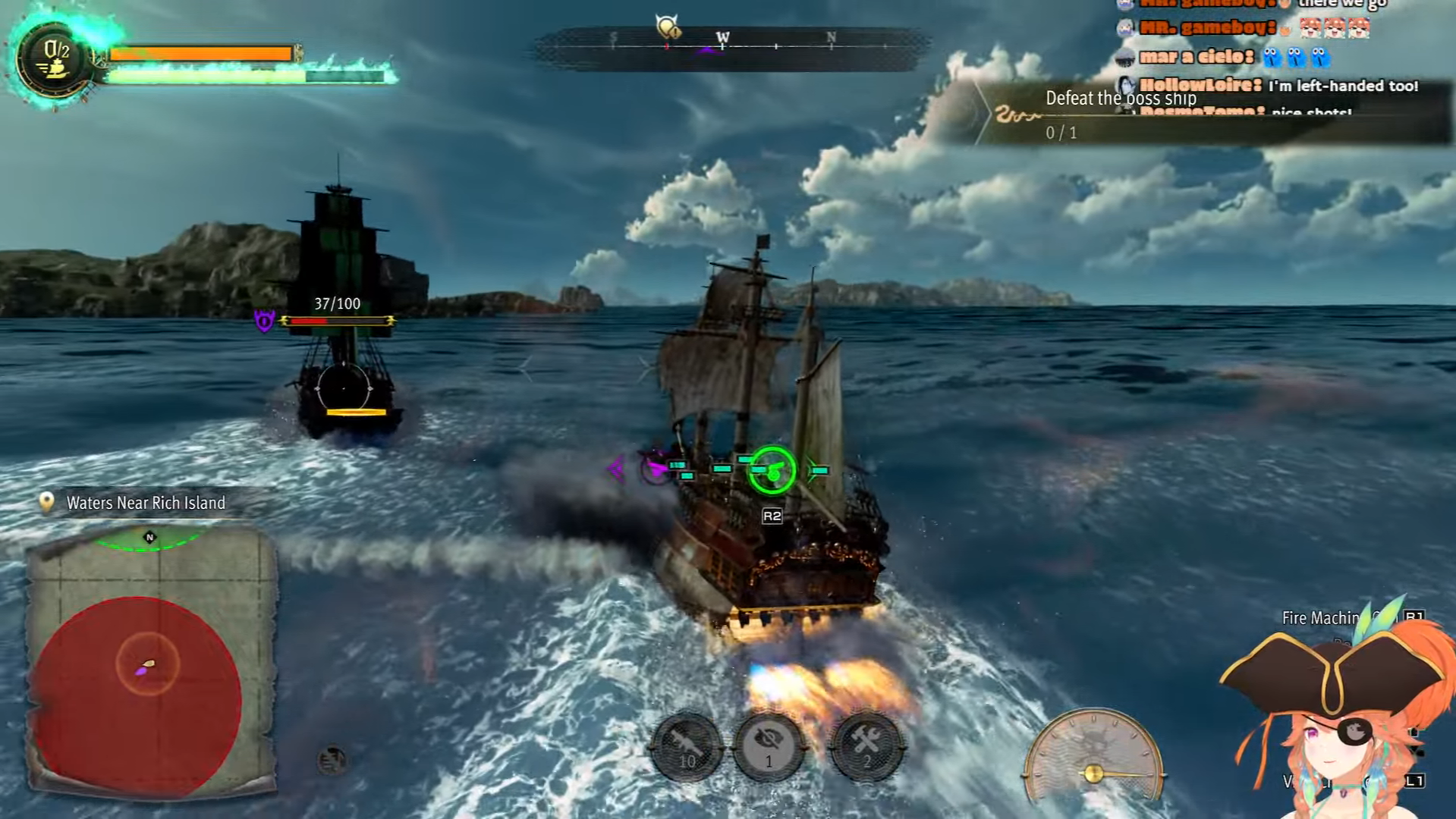The image size is (1456, 819).
Task: Select the pirate VTuber avatar overlay
Action: [1335, 720]
